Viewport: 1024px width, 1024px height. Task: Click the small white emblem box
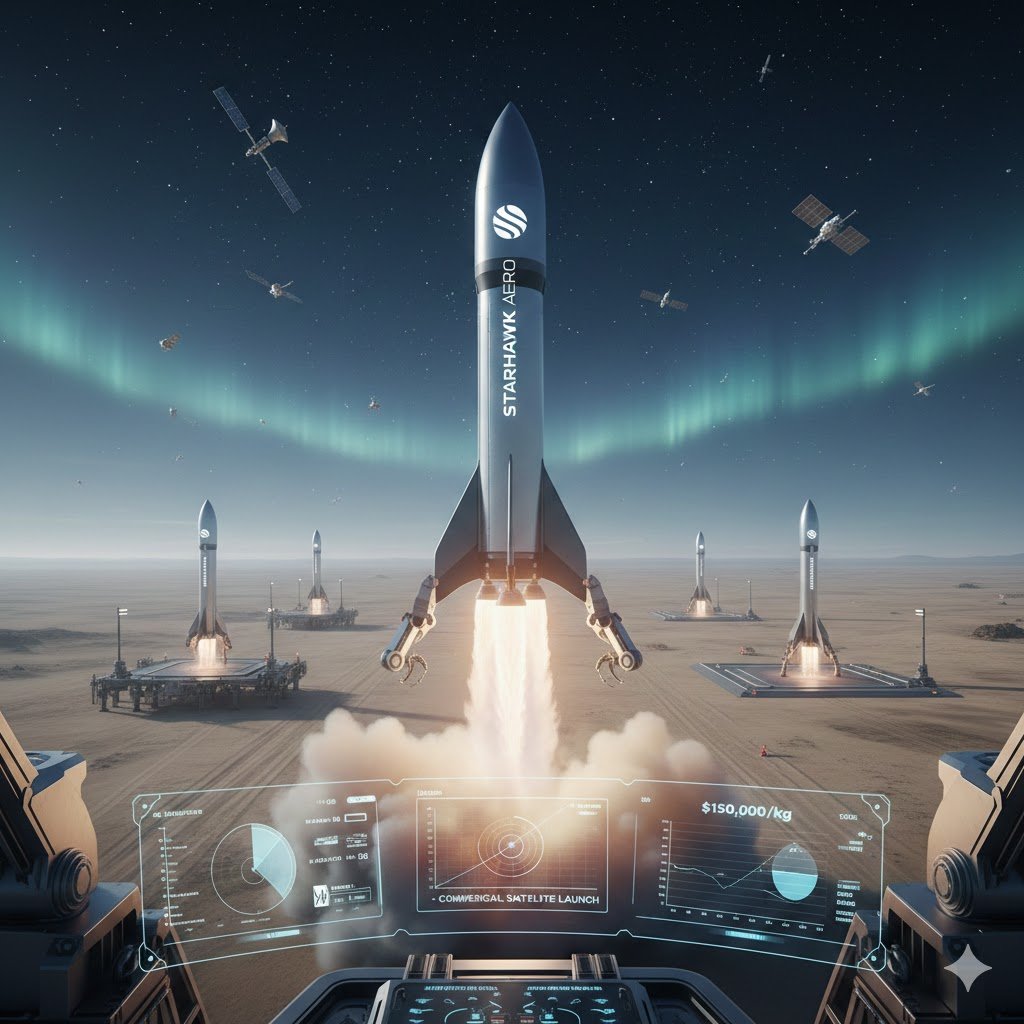pos(322,896)
